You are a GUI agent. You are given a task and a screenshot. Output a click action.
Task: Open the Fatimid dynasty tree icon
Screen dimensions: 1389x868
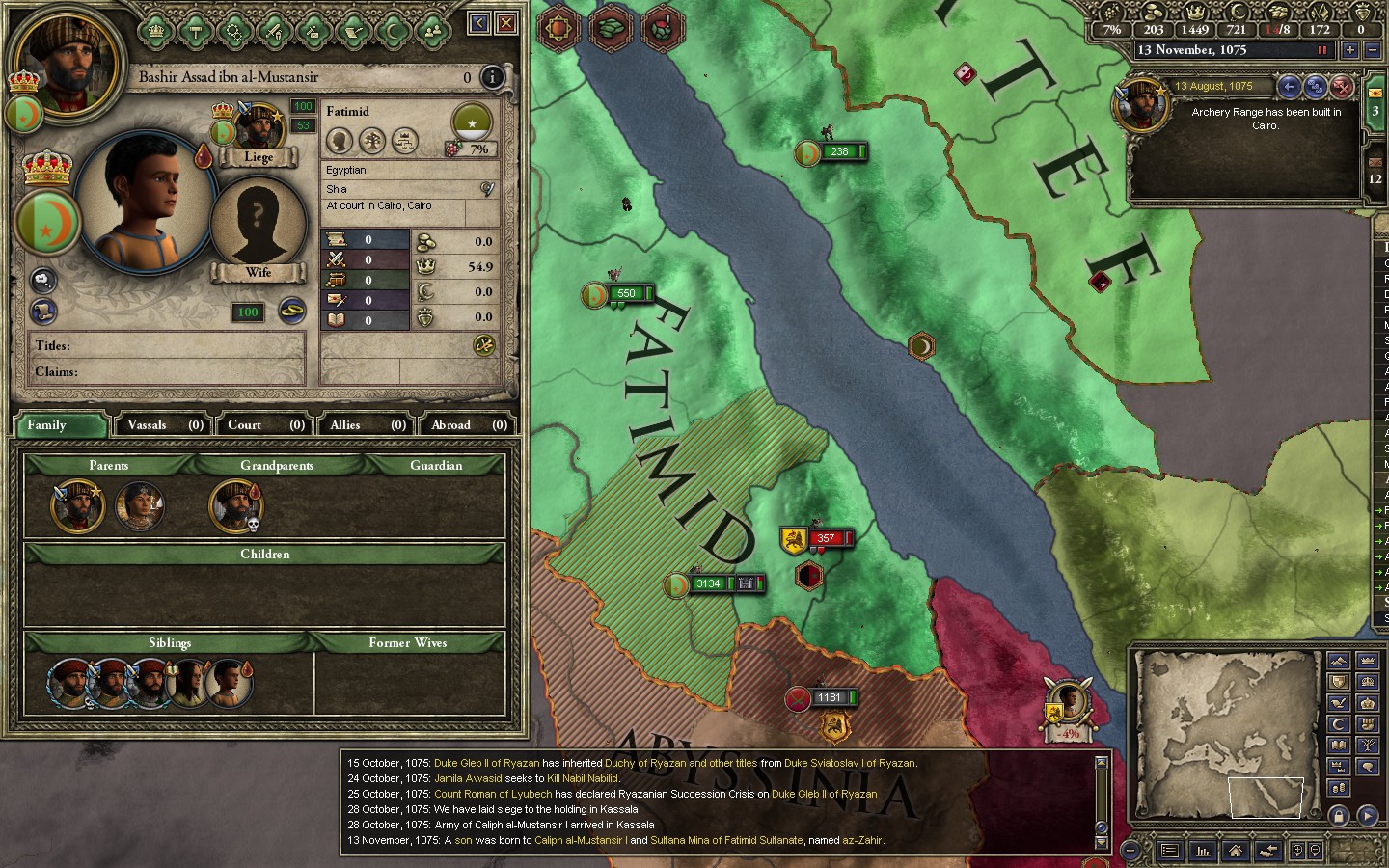(472, 123)
